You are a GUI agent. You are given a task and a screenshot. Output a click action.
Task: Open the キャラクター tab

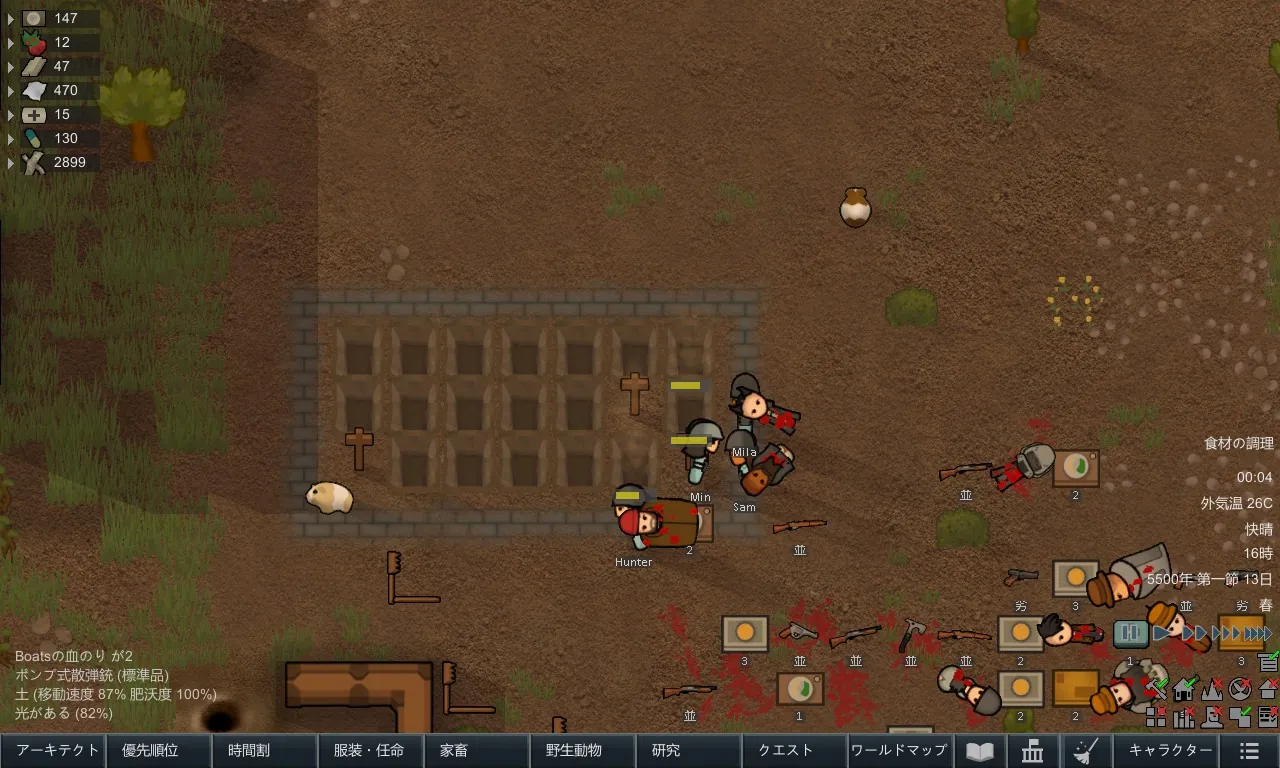click(x=1169, y=751)
